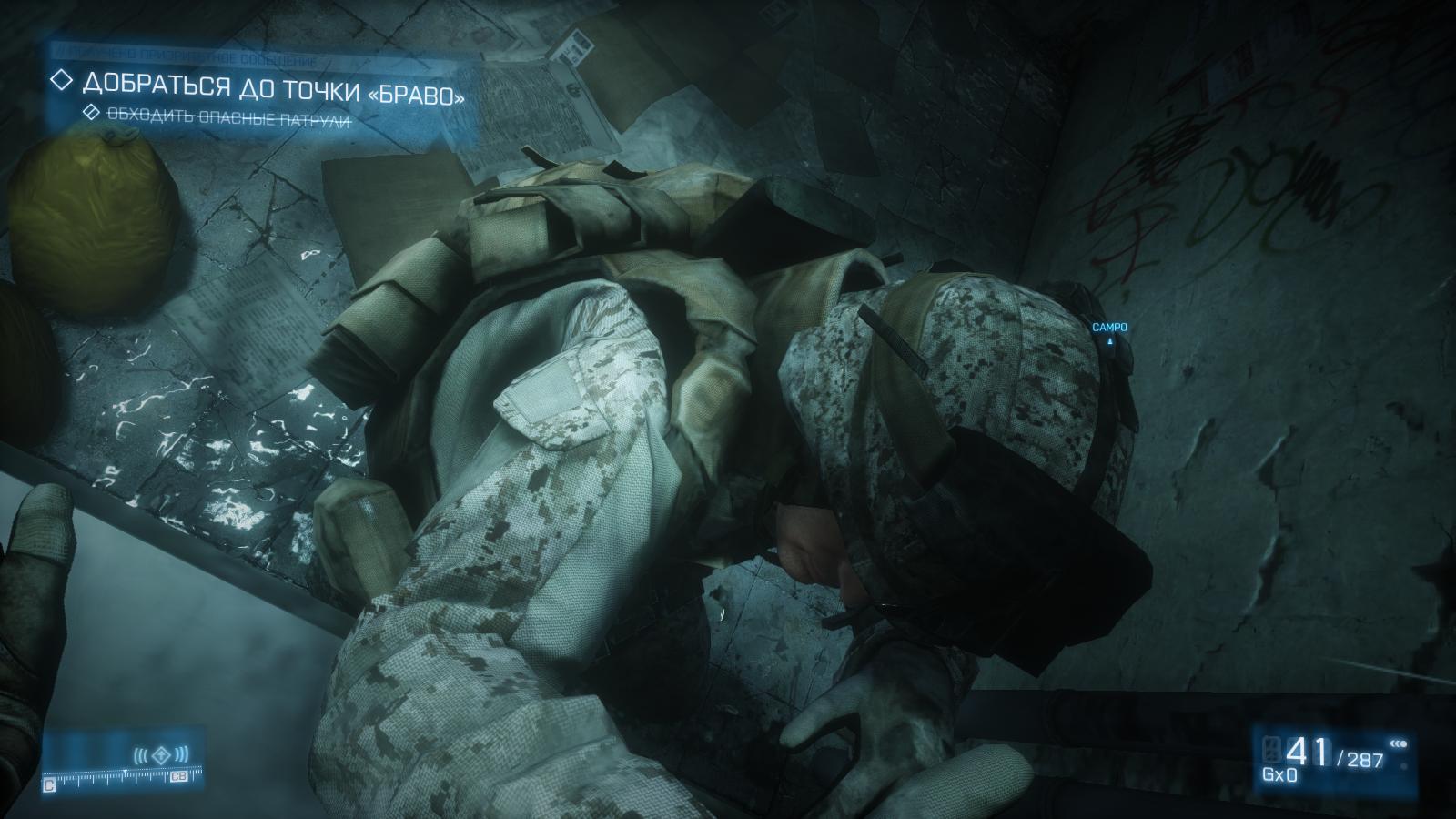This screenshot has width=1456, height=819.
Task: Select the CAMPO squadmate name marker
Action: tap(1109, 328)
